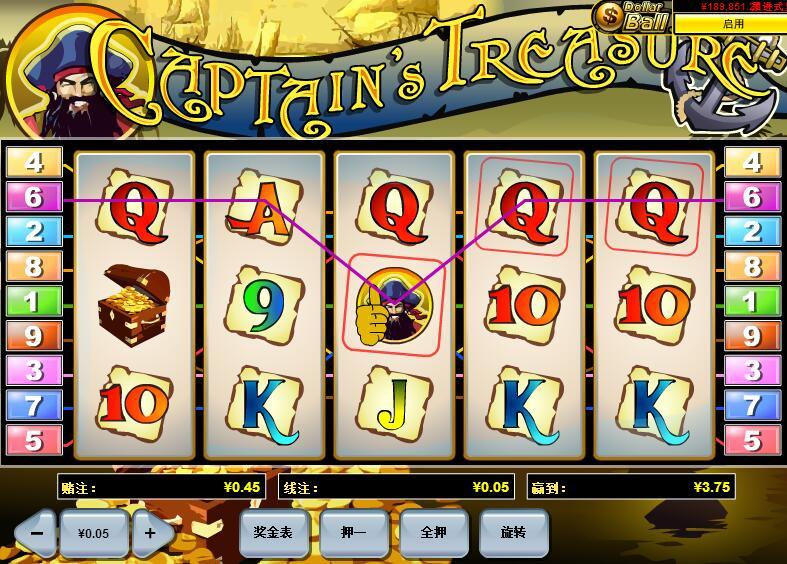The height and width of the screenshot is (564, 787).
Task: Choose 全押 to bet max
Action: [434, 533]
